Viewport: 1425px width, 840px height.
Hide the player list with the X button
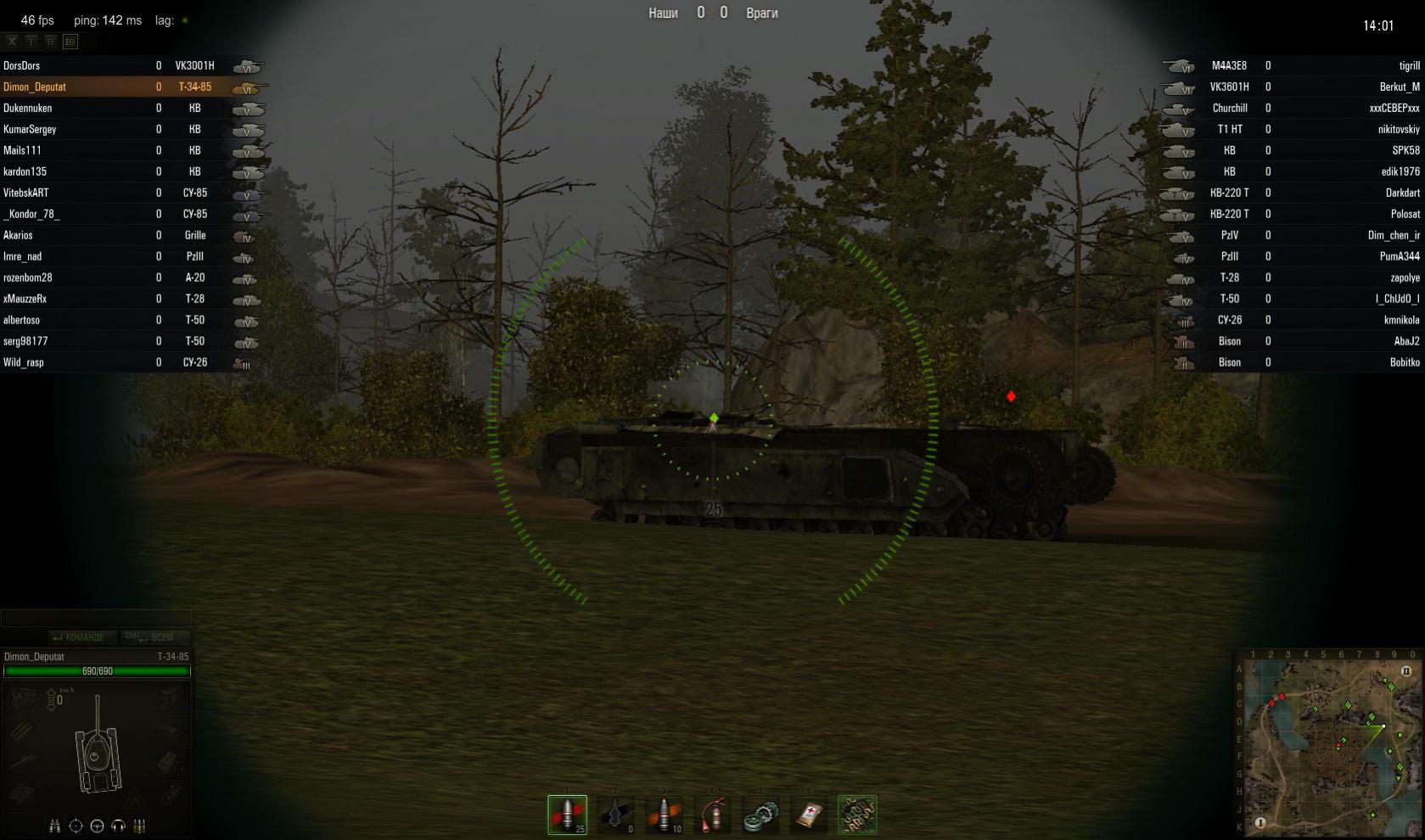pos(12,41)
